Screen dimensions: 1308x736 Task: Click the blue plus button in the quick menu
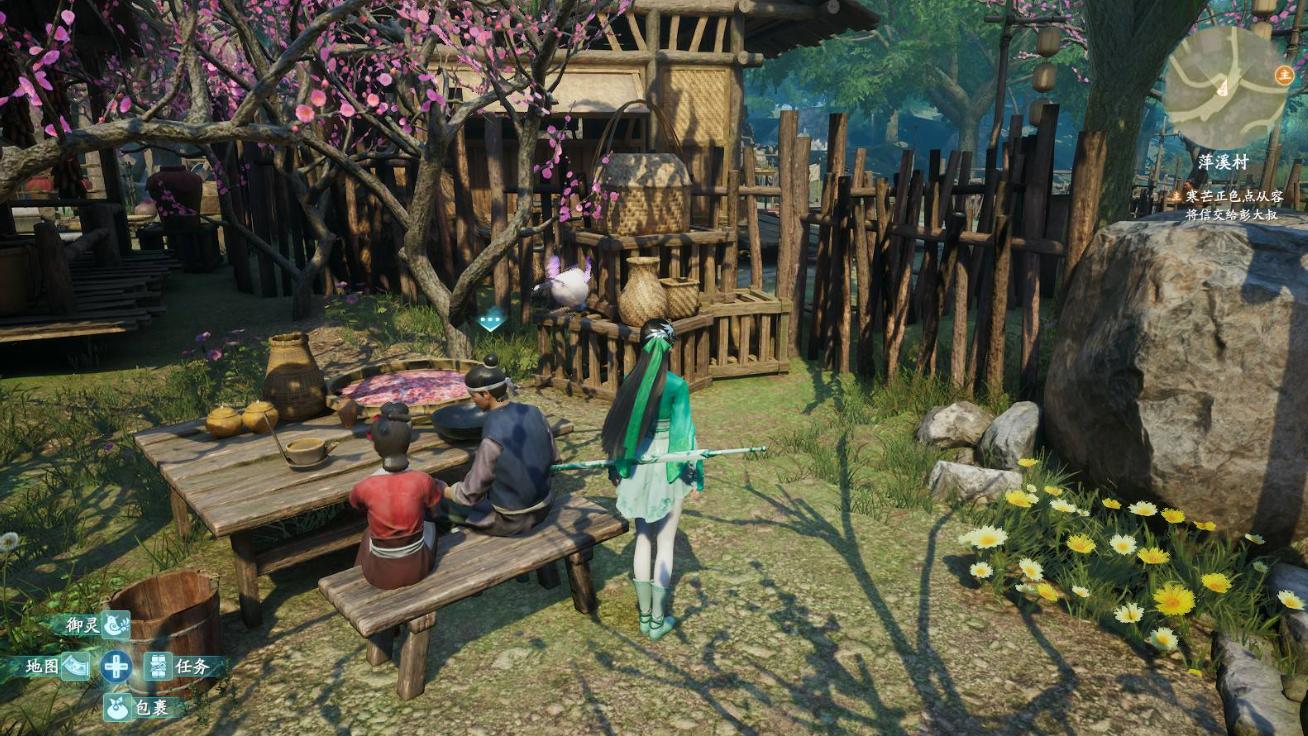[x=116, y=666]
